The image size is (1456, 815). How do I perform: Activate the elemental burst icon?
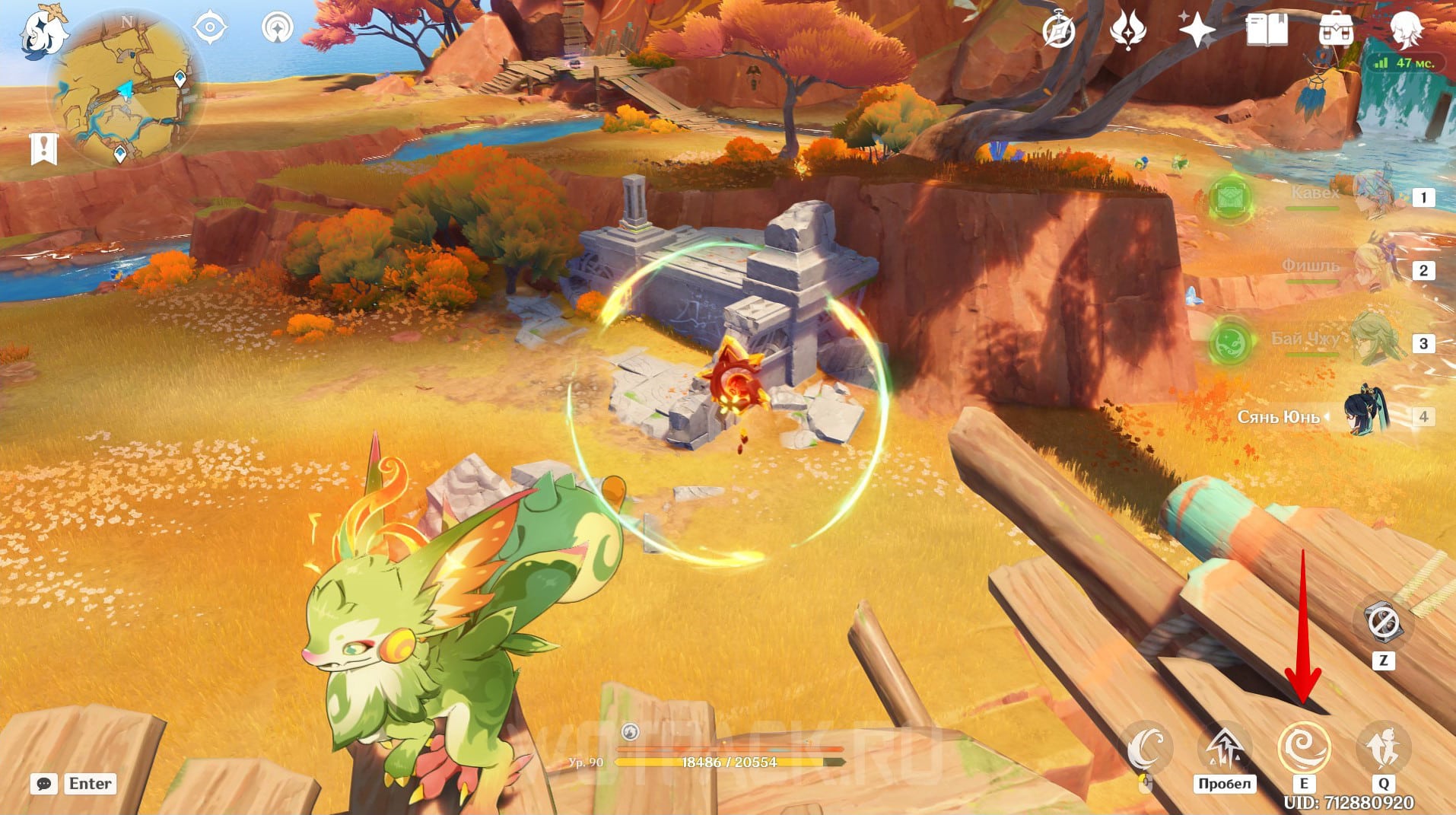coord(1383,747)
